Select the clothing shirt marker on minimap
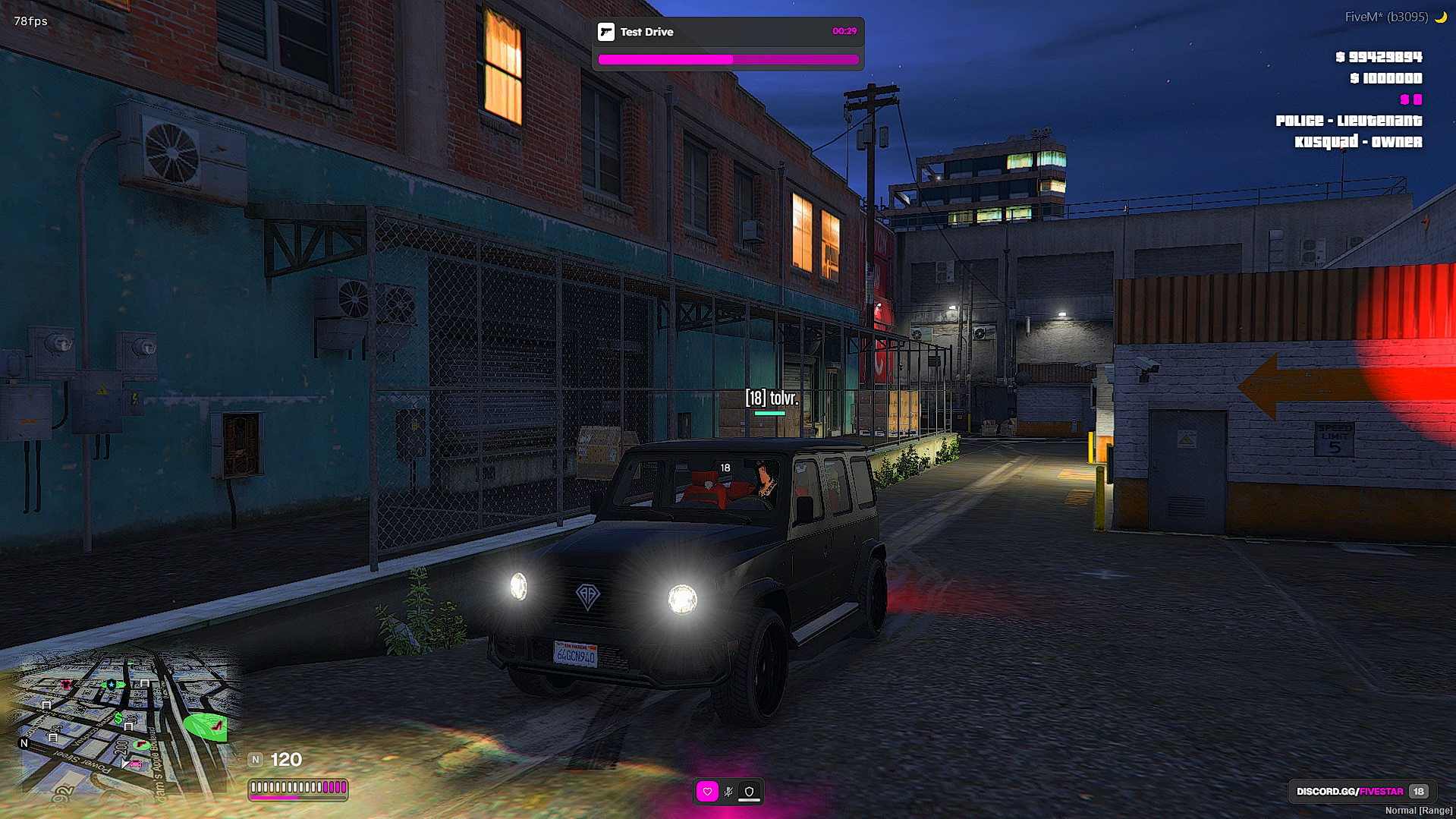The image size is (1456, 819). [67, 685]
